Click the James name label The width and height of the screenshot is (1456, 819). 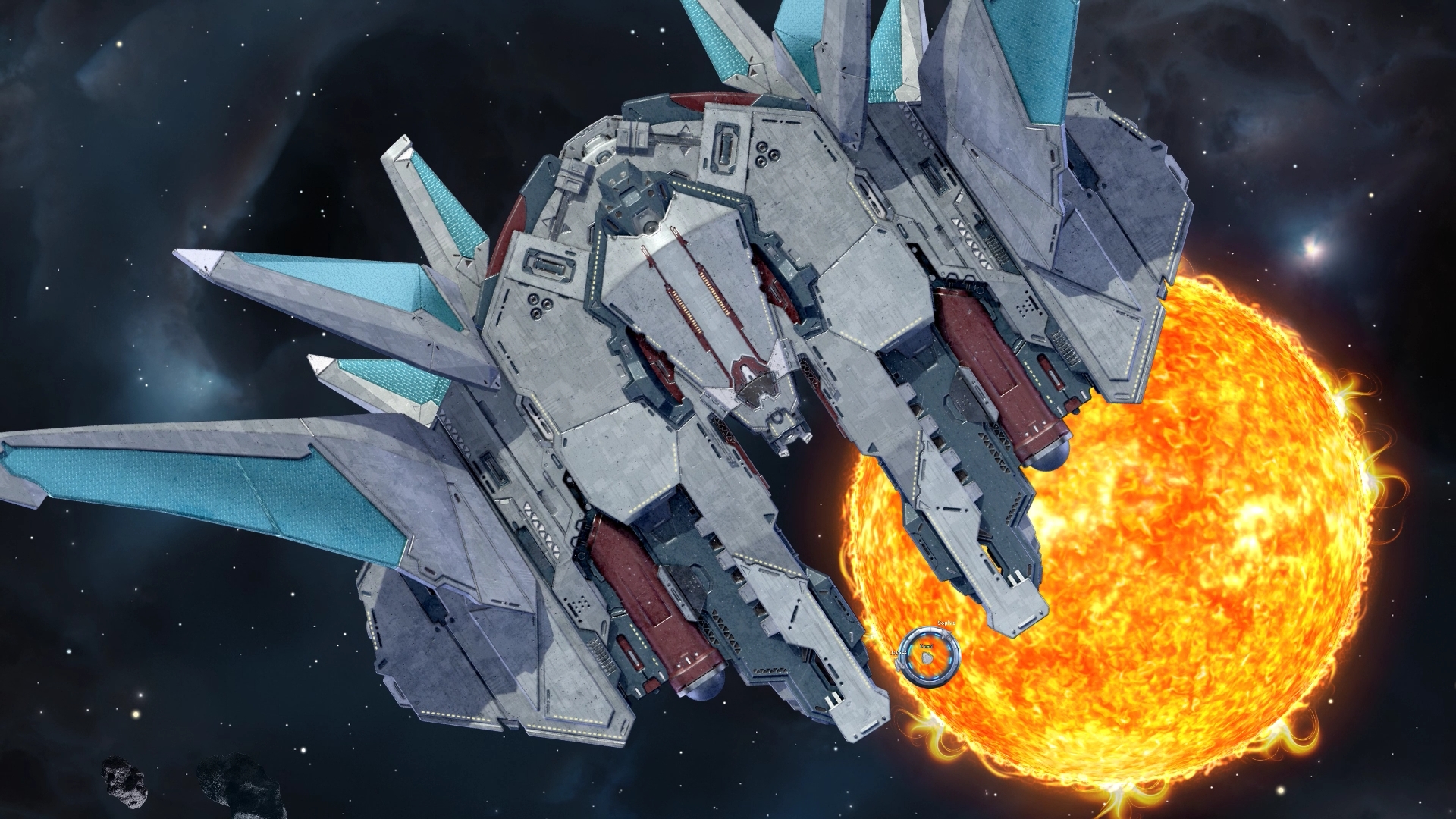click(899, 653)
